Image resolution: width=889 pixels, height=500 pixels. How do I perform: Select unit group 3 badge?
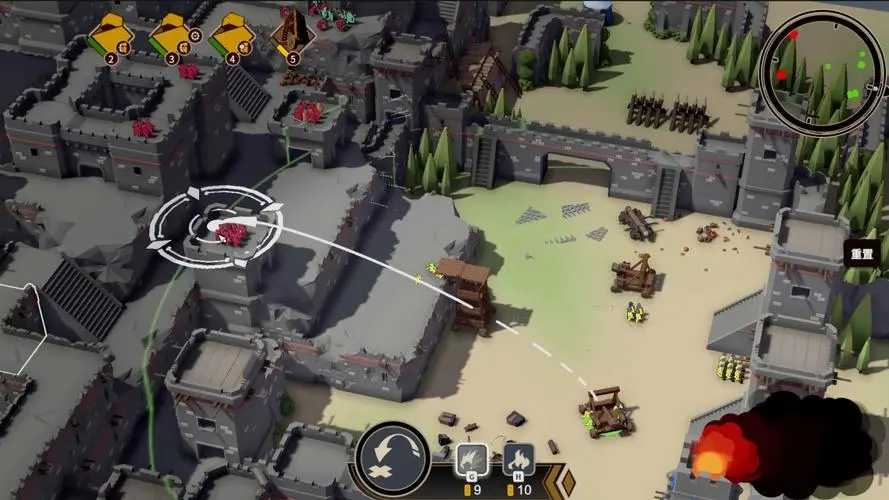(x=169, y=37)
